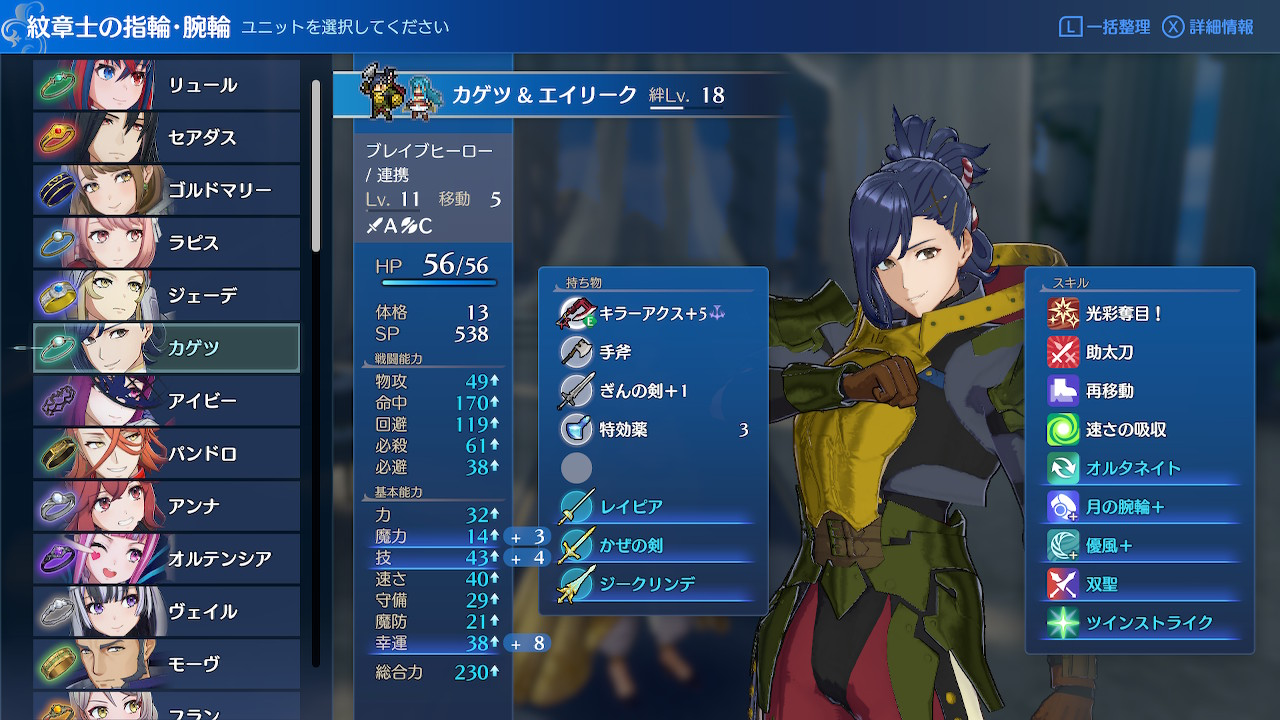Select ジェーデ from the roster
Viewport: 1280px width, 720px height.
167,295
